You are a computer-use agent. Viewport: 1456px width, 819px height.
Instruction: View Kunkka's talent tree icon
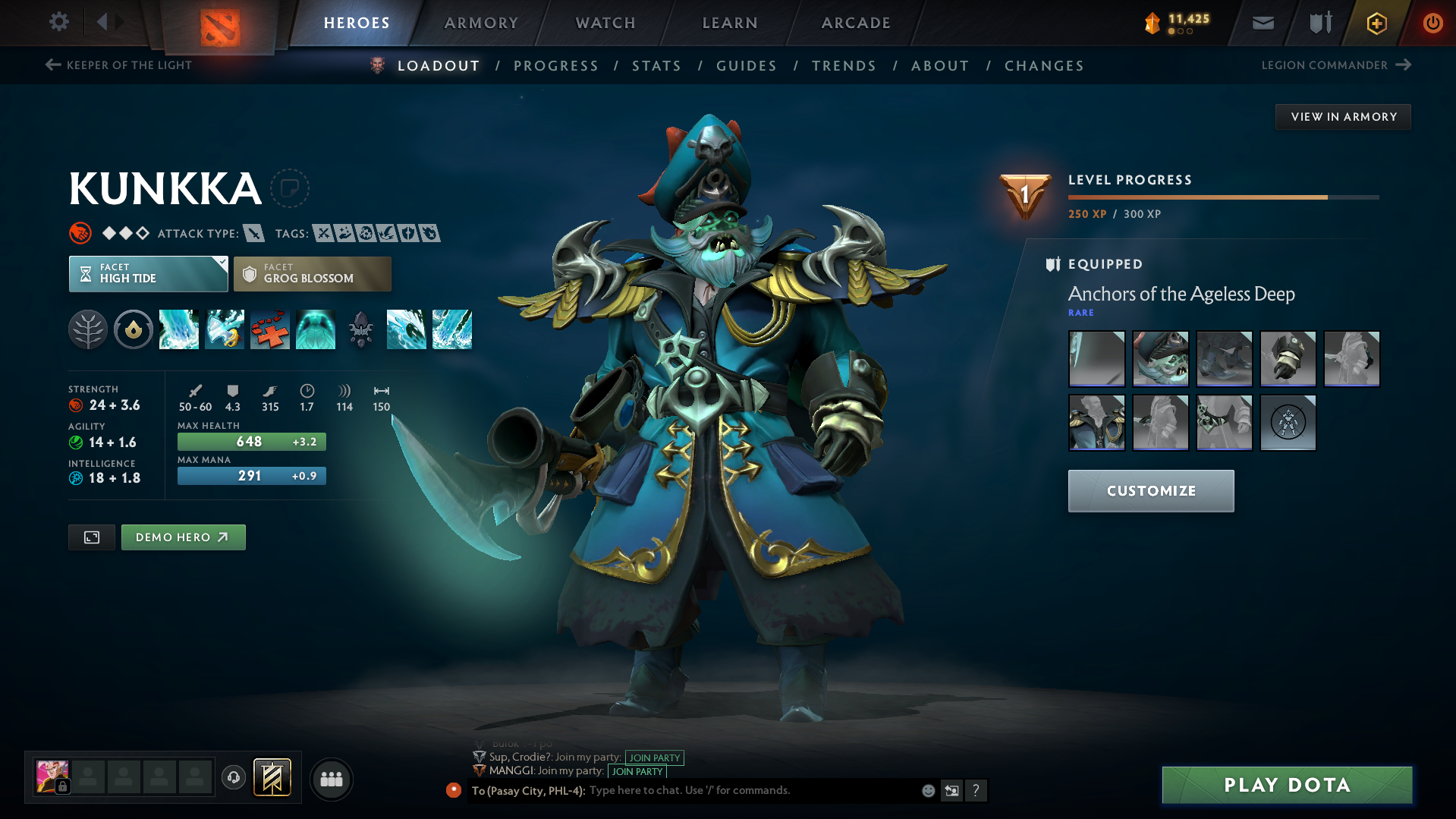tap(88, 329)
